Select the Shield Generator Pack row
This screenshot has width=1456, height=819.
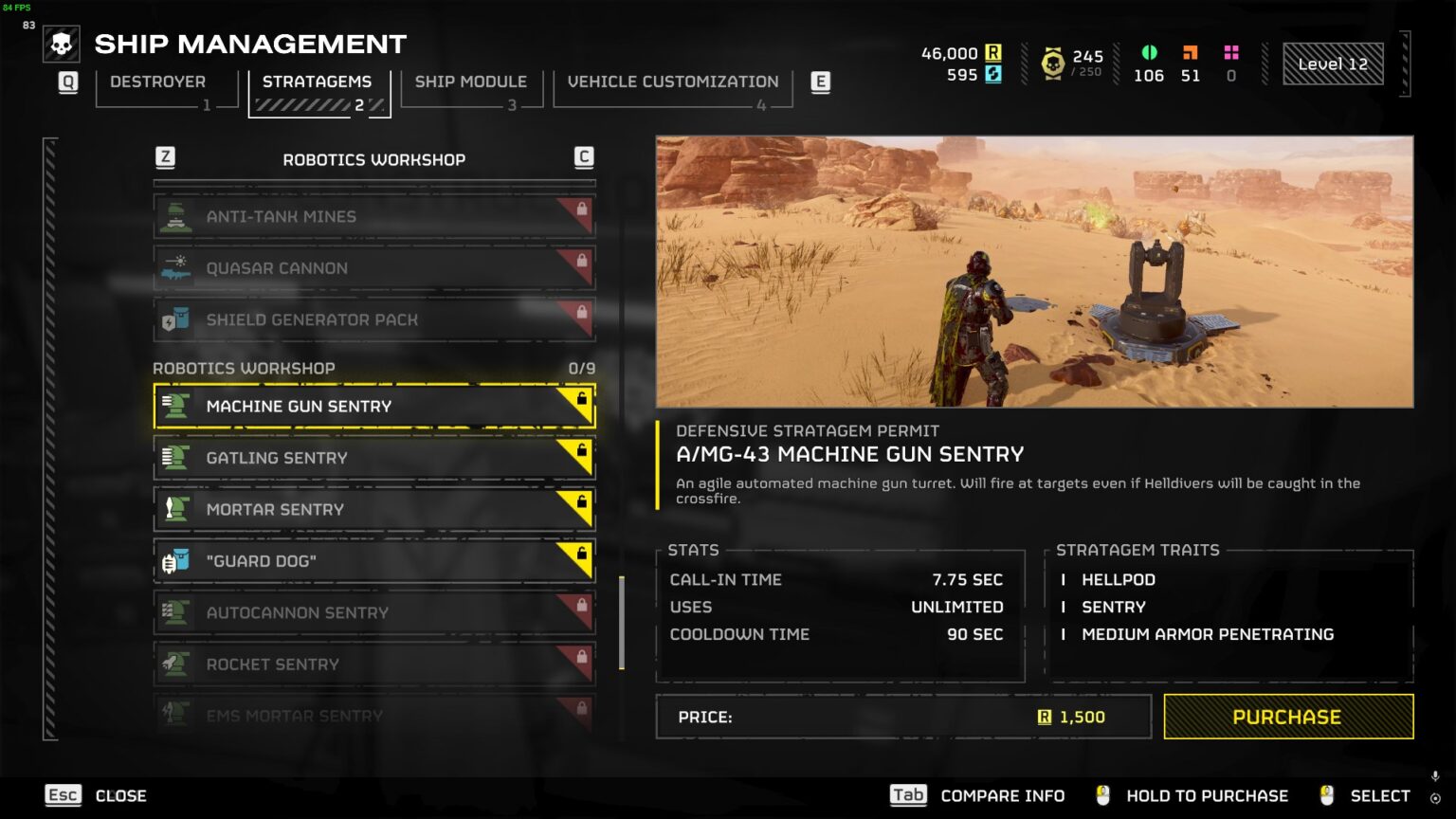click(374, 319)
